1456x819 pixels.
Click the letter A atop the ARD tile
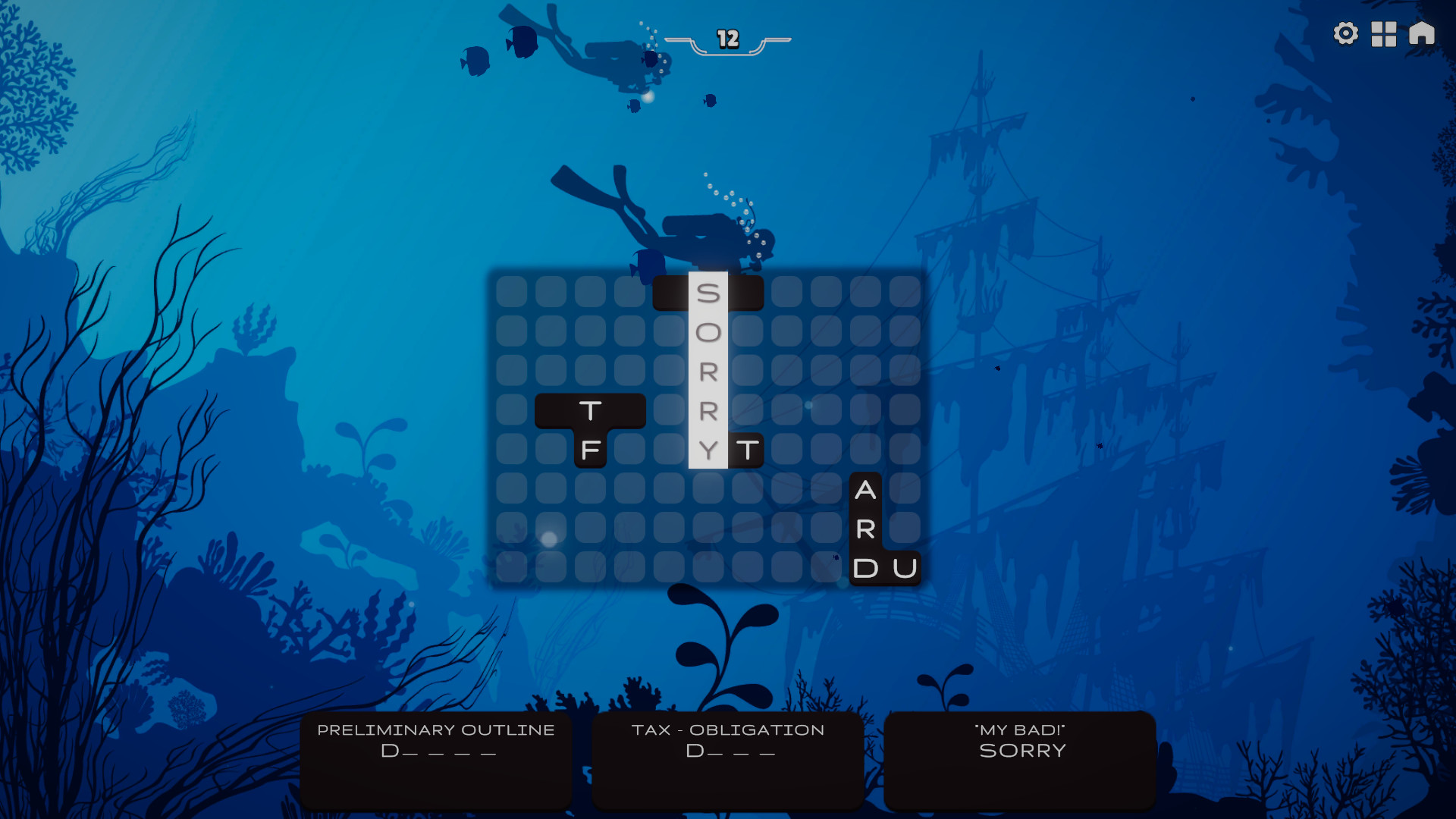865,488
